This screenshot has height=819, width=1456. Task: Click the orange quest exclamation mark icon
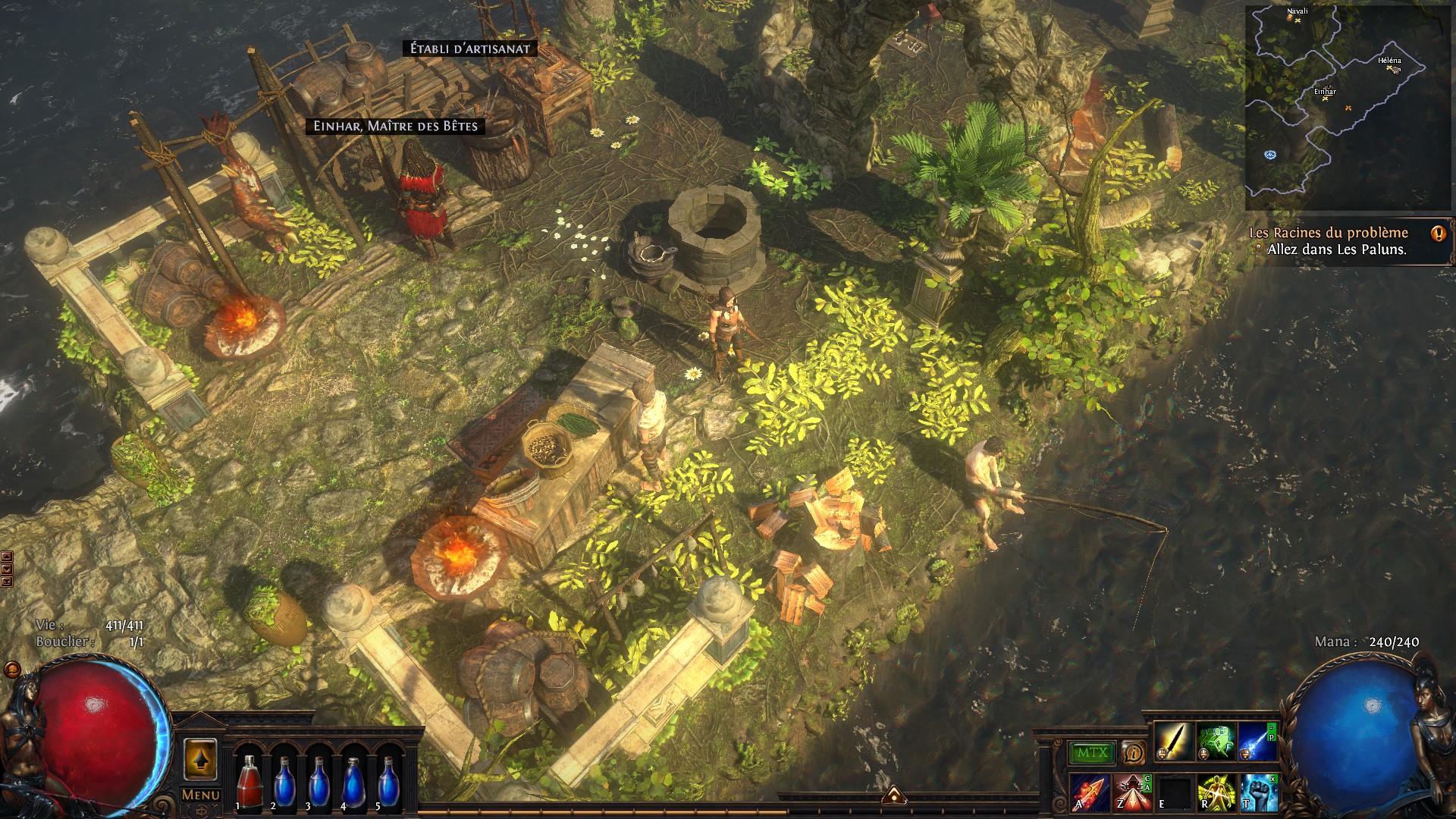pyautogui.click(x=1438, y=233)
